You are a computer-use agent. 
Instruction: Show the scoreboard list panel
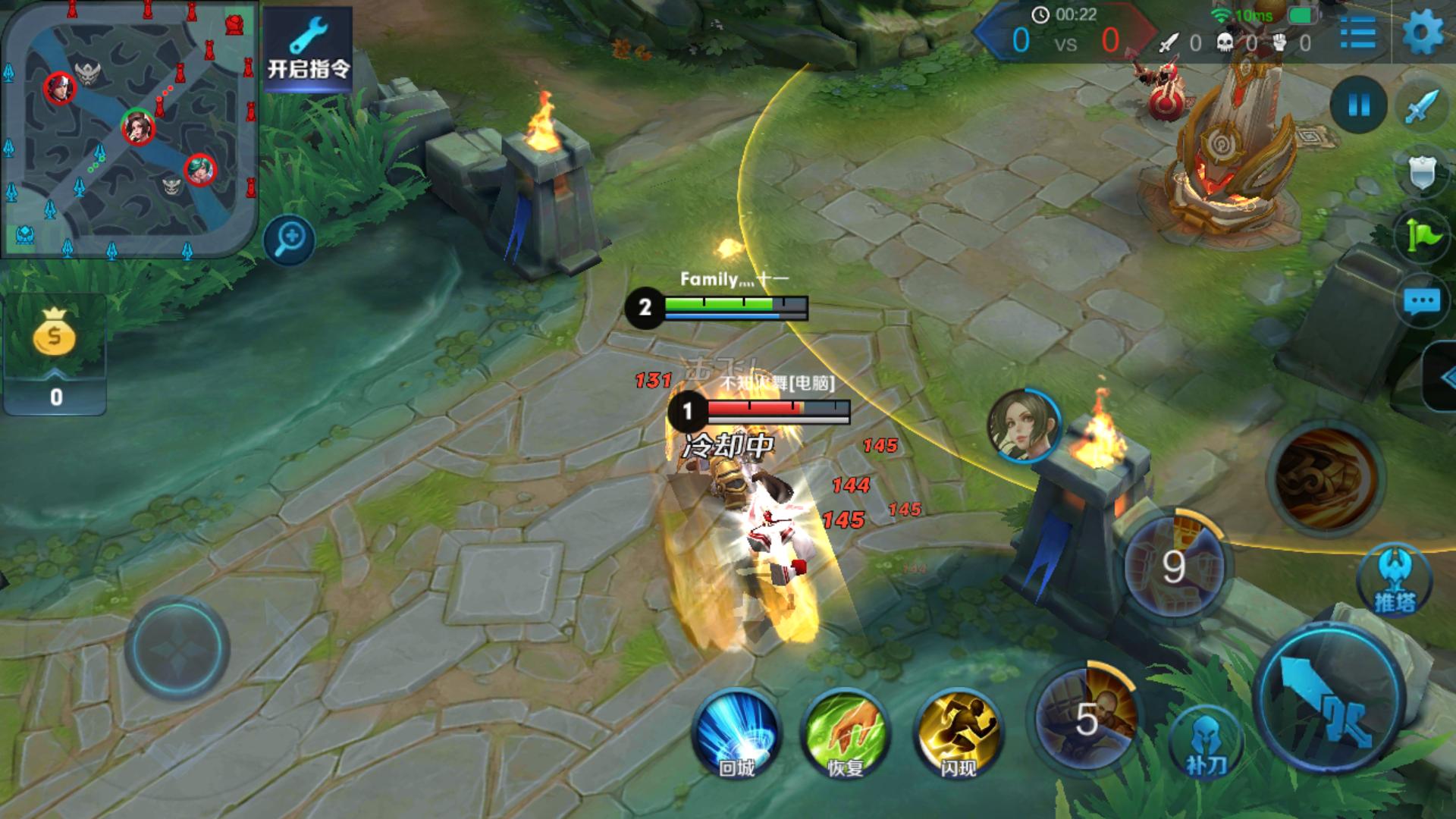pyautogui.click(x=1357, y=33)
